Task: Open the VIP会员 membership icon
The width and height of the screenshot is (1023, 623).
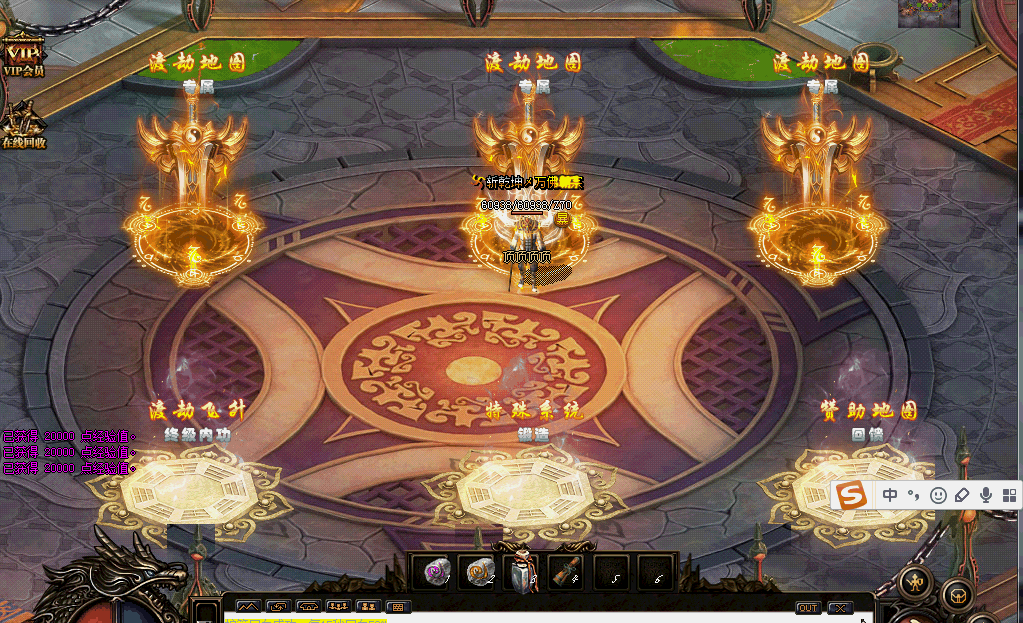Action: pos(22,56)
